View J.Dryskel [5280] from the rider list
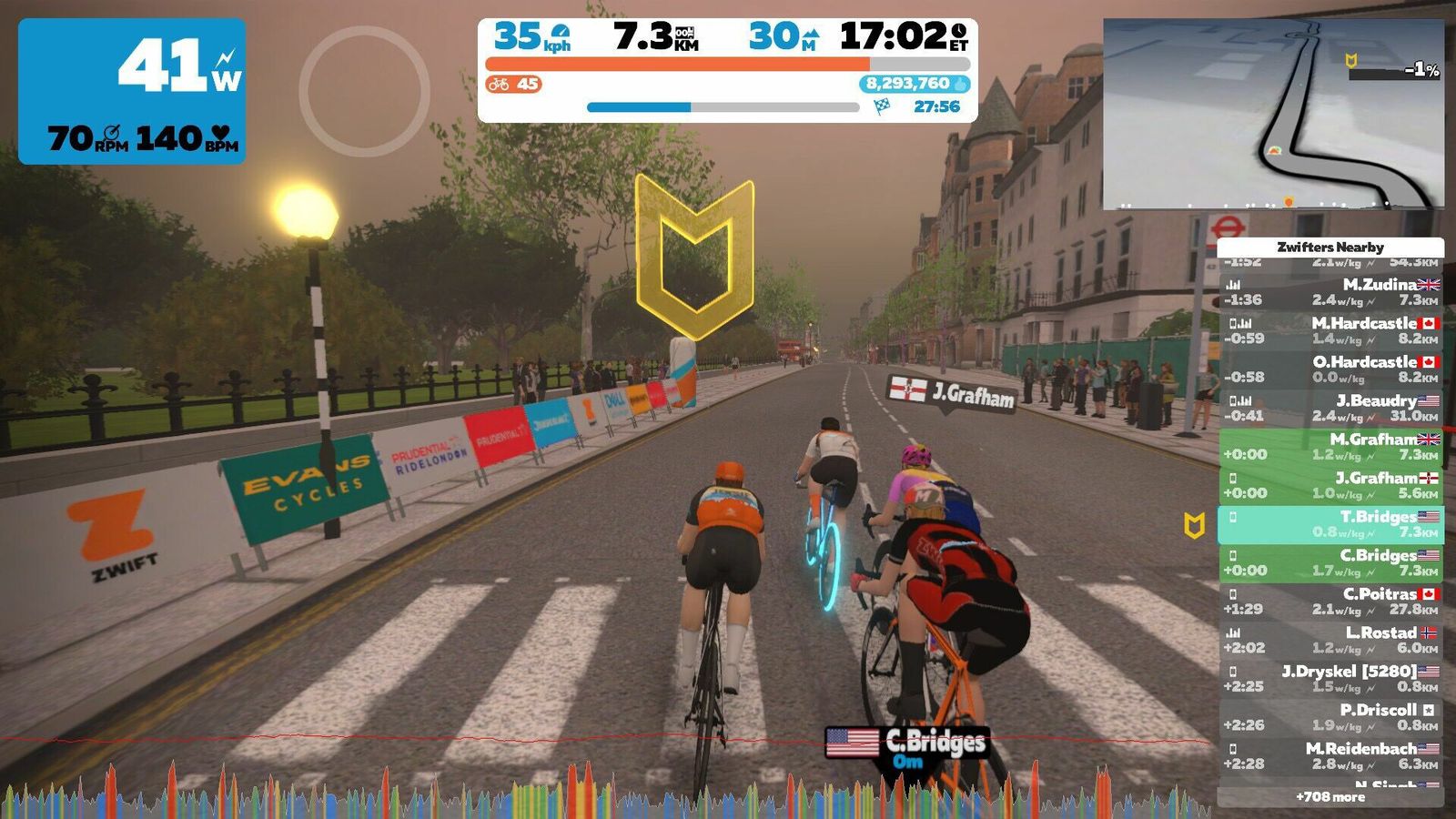Screen dimensions: 1456x819 tap(1330, 679)
